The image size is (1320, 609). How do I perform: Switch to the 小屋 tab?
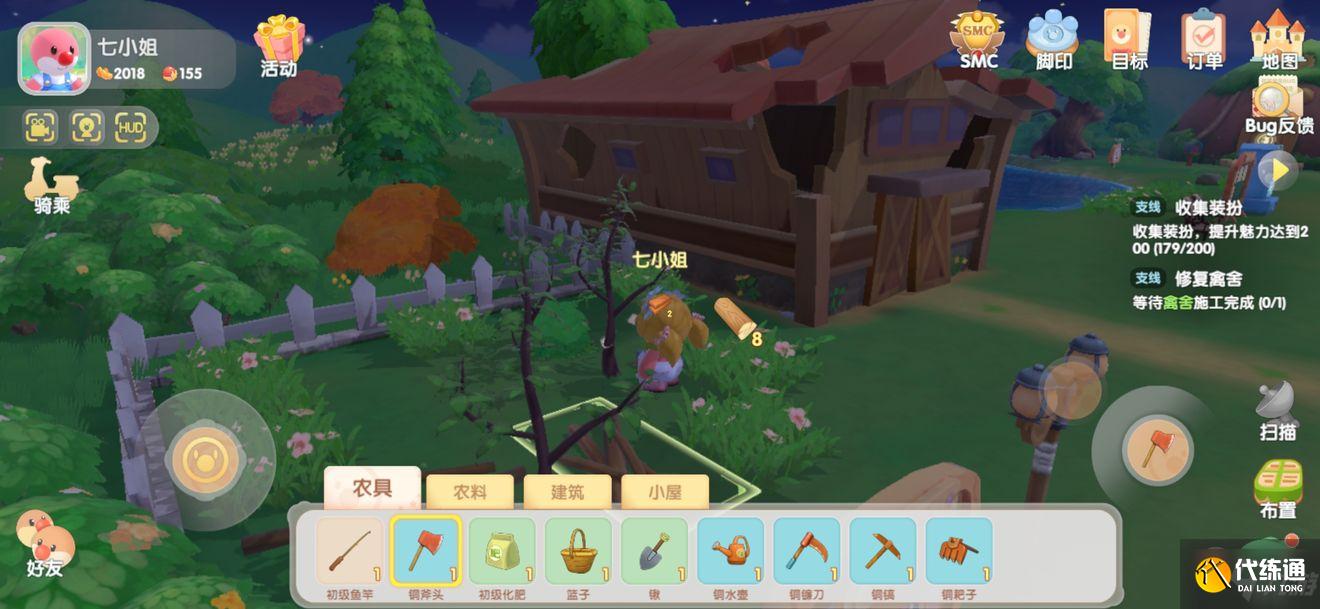[x=665, y=491]
